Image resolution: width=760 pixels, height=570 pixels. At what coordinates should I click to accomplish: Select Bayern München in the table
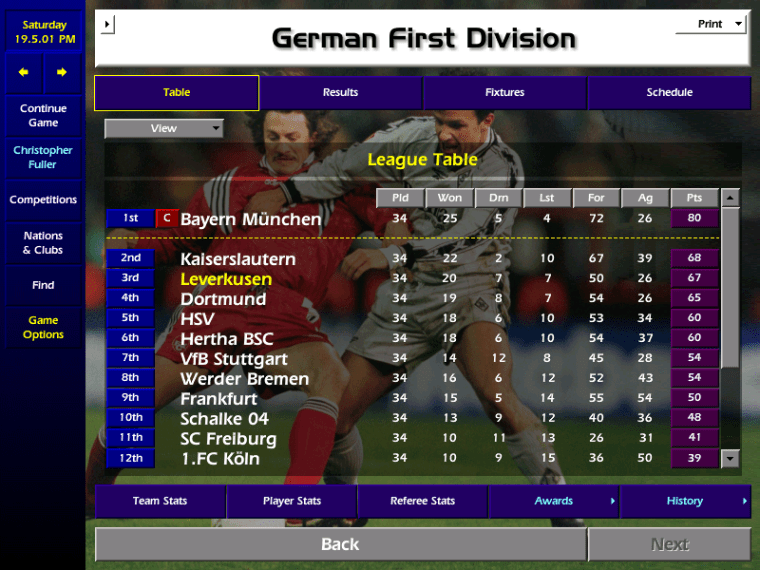coord(251,219)
